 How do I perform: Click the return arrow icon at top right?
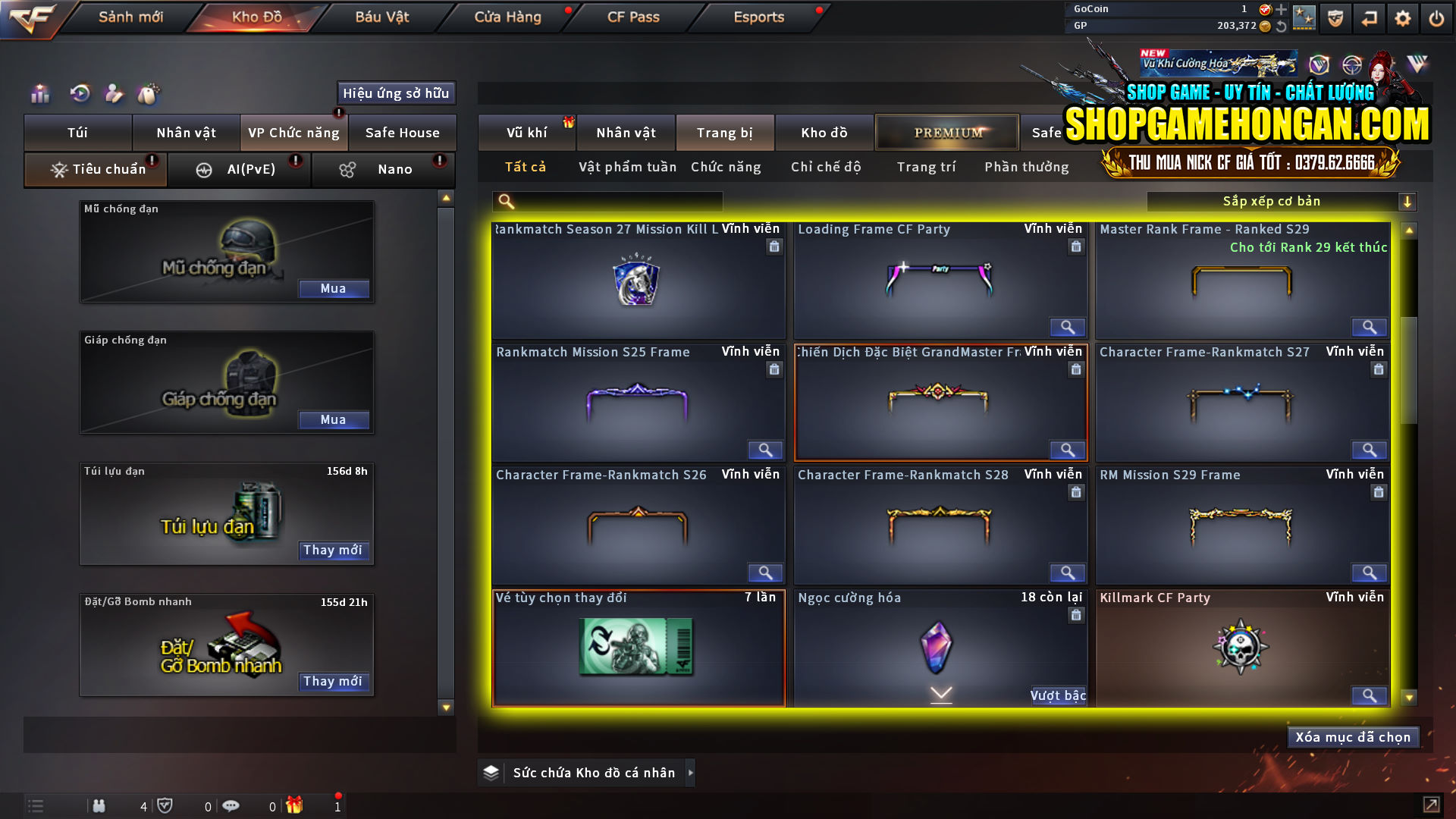pos(1369,18)
